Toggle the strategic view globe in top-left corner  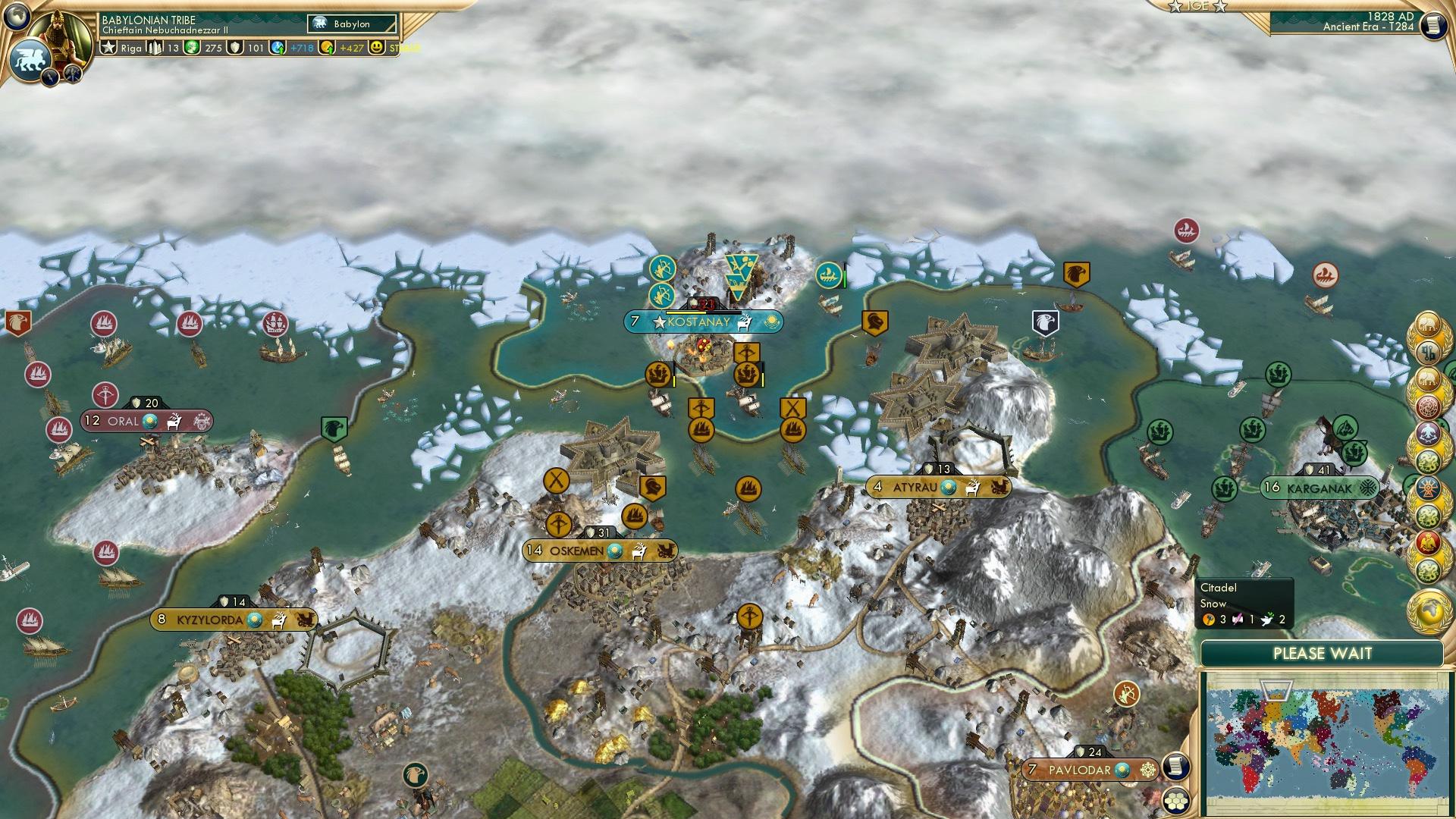tap(17, 17)
